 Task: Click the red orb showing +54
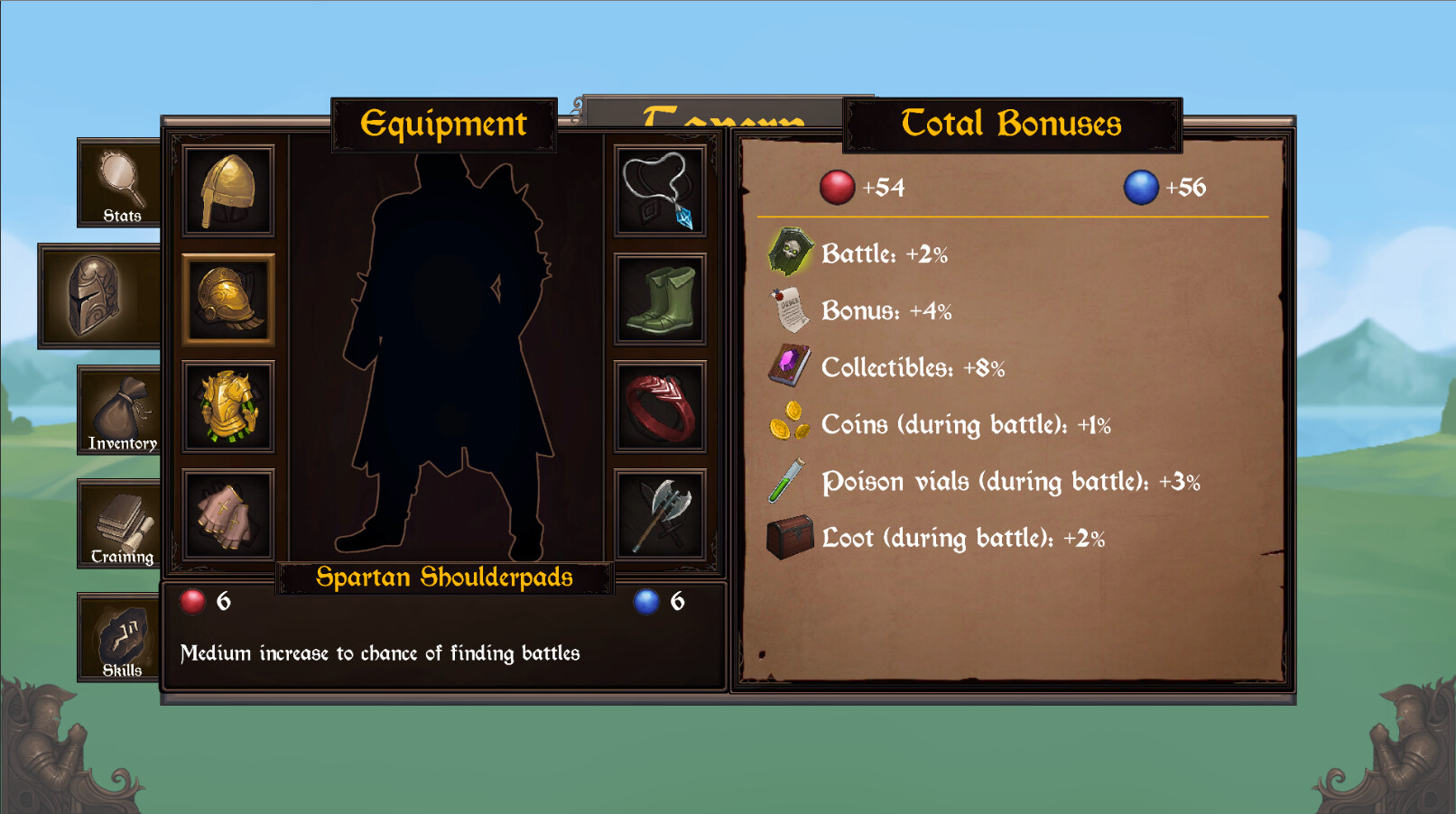(839, 188)
